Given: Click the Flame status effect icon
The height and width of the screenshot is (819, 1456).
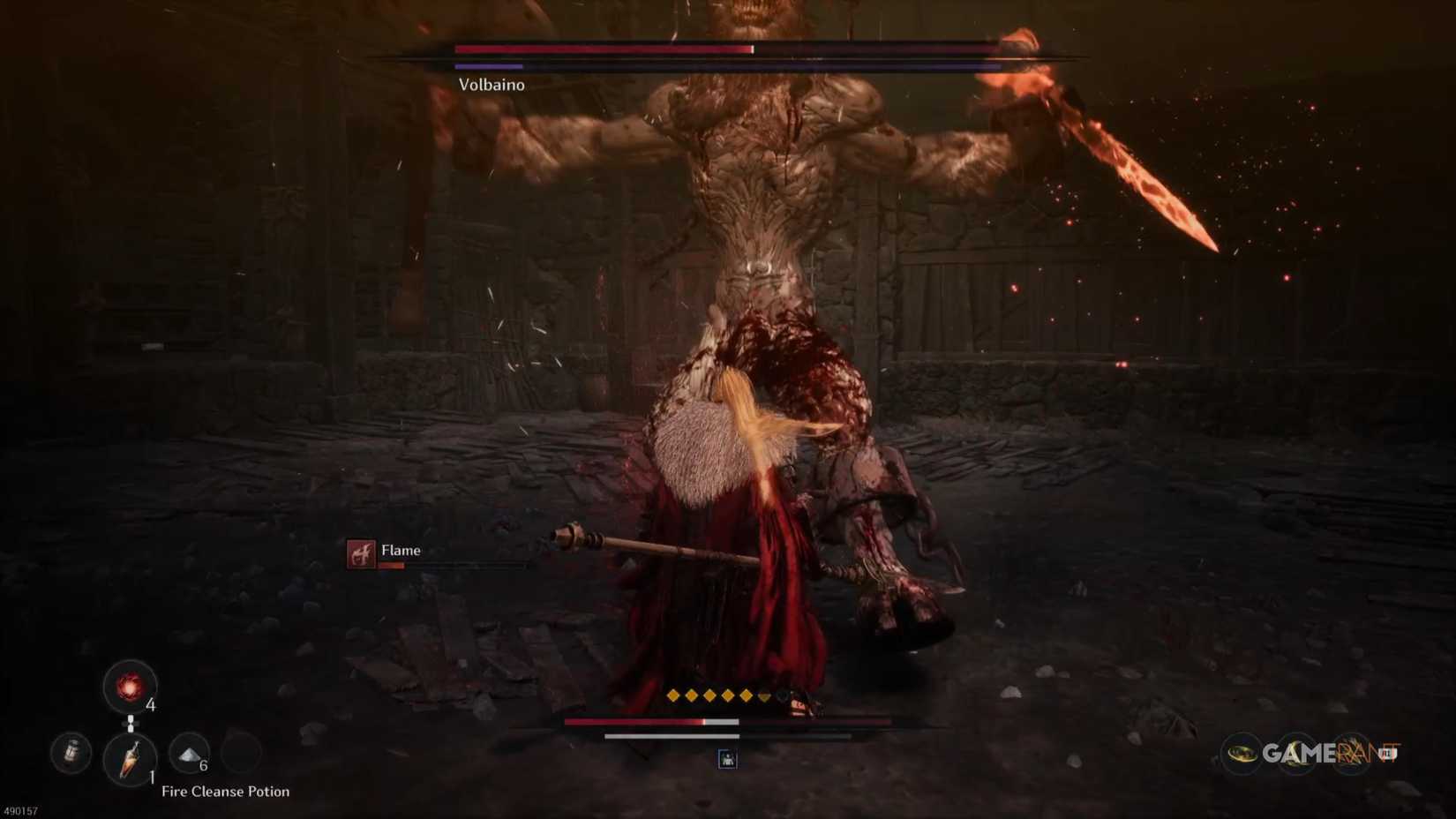Looking at the screenshot, I should [363, 555].
